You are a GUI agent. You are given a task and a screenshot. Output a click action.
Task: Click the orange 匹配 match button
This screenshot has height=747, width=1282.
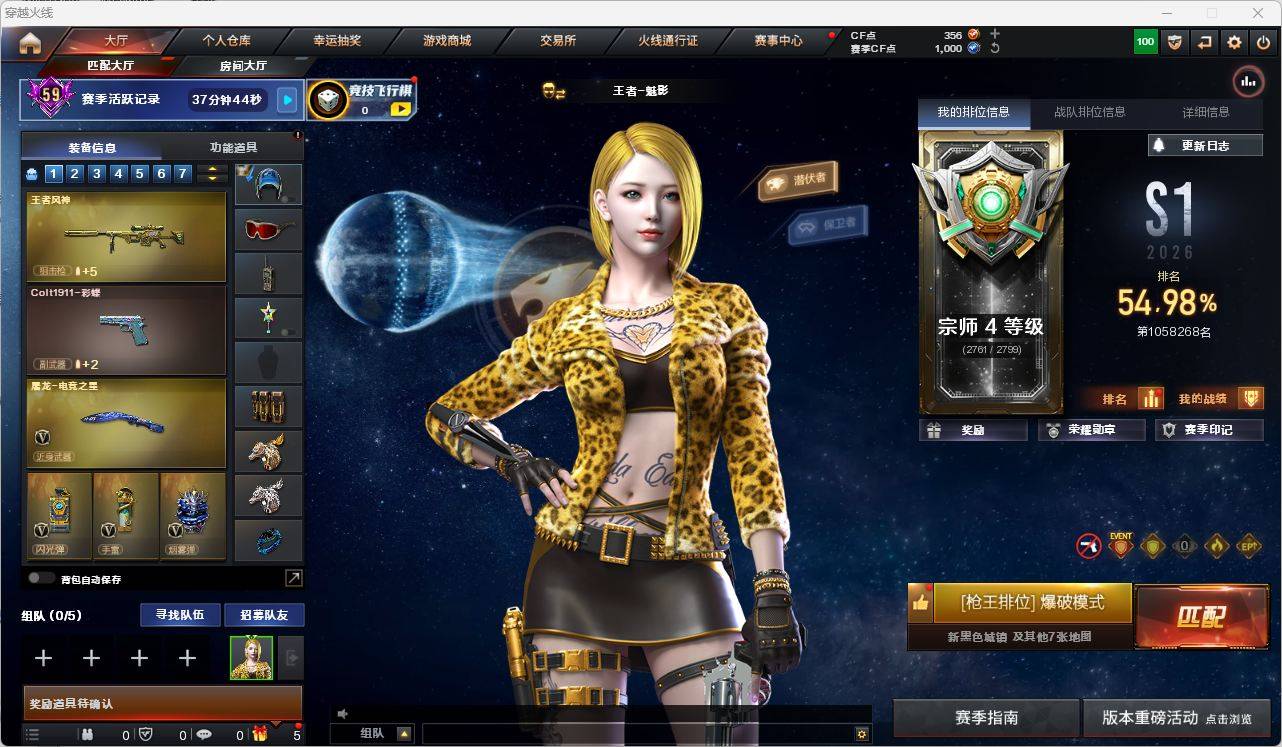point(1201,616)
